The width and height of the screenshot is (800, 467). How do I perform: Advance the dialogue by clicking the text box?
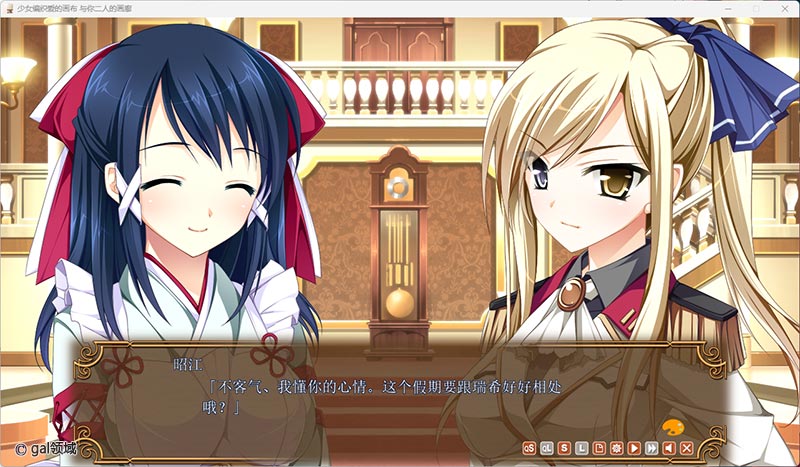(400, 390)
